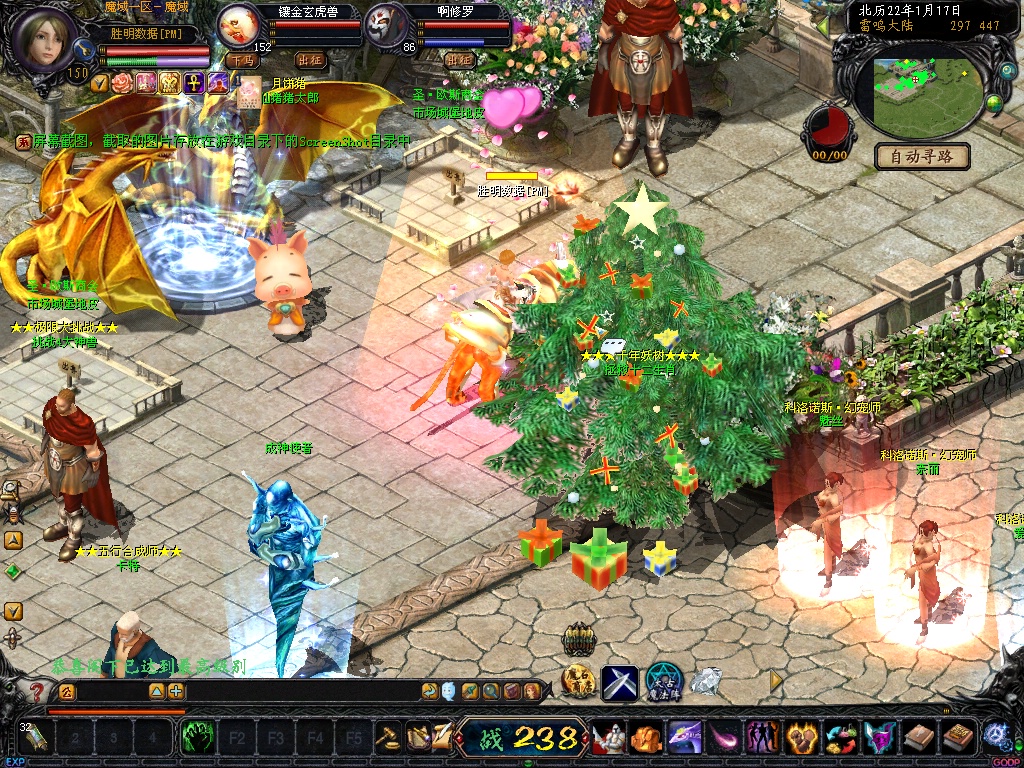Click the crossed swords skill icon
Viewport: 1024px width, 768px height.
(619, 683)
